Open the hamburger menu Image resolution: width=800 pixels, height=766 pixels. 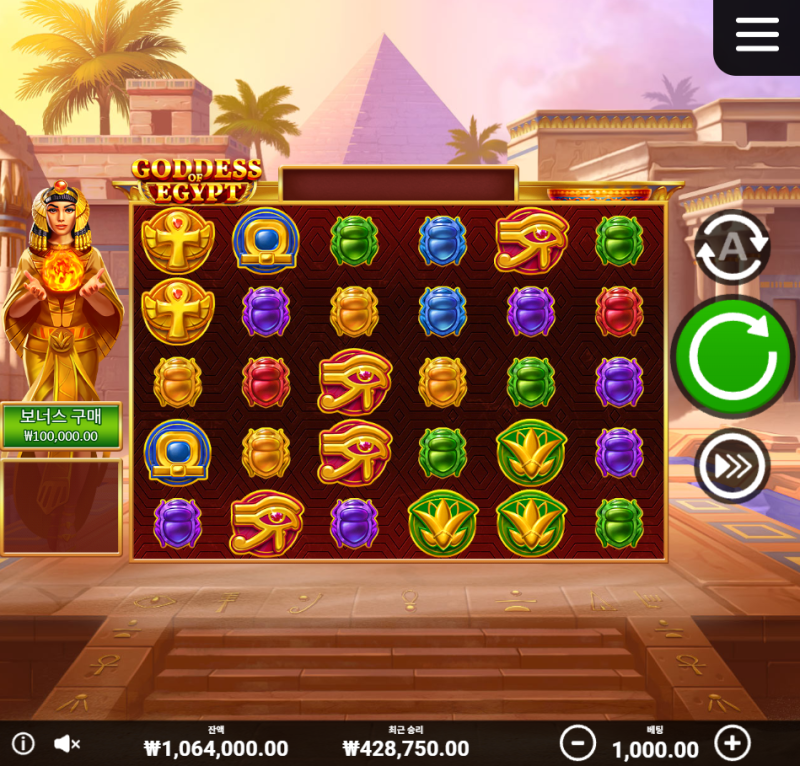click(757, 35)
